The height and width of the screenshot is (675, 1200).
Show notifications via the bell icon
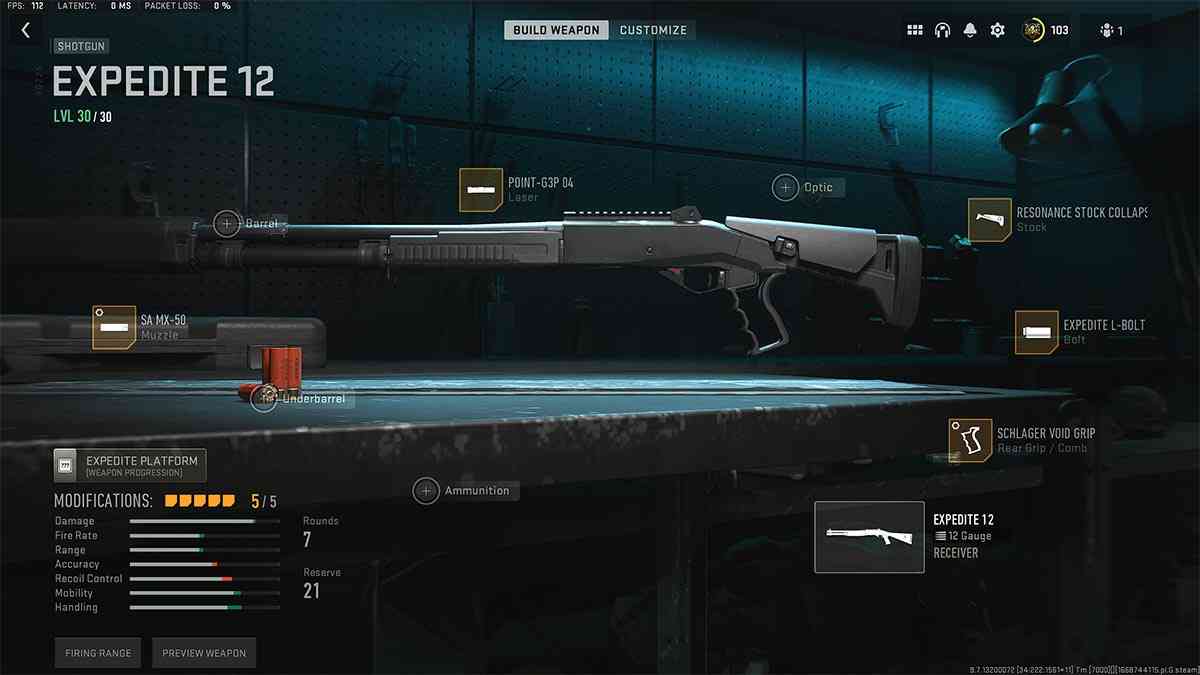click(x=969, y=30)
